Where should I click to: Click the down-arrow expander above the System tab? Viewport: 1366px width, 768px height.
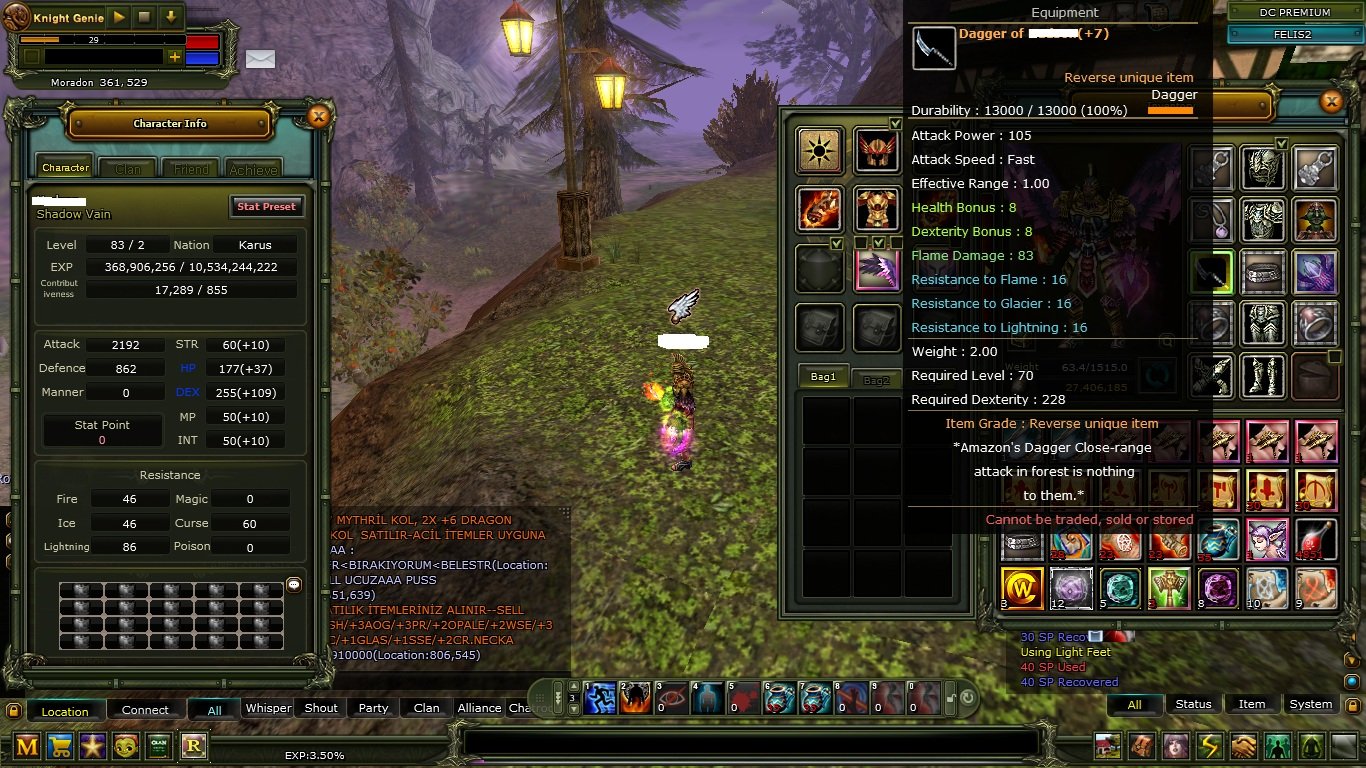point(1352,660)
